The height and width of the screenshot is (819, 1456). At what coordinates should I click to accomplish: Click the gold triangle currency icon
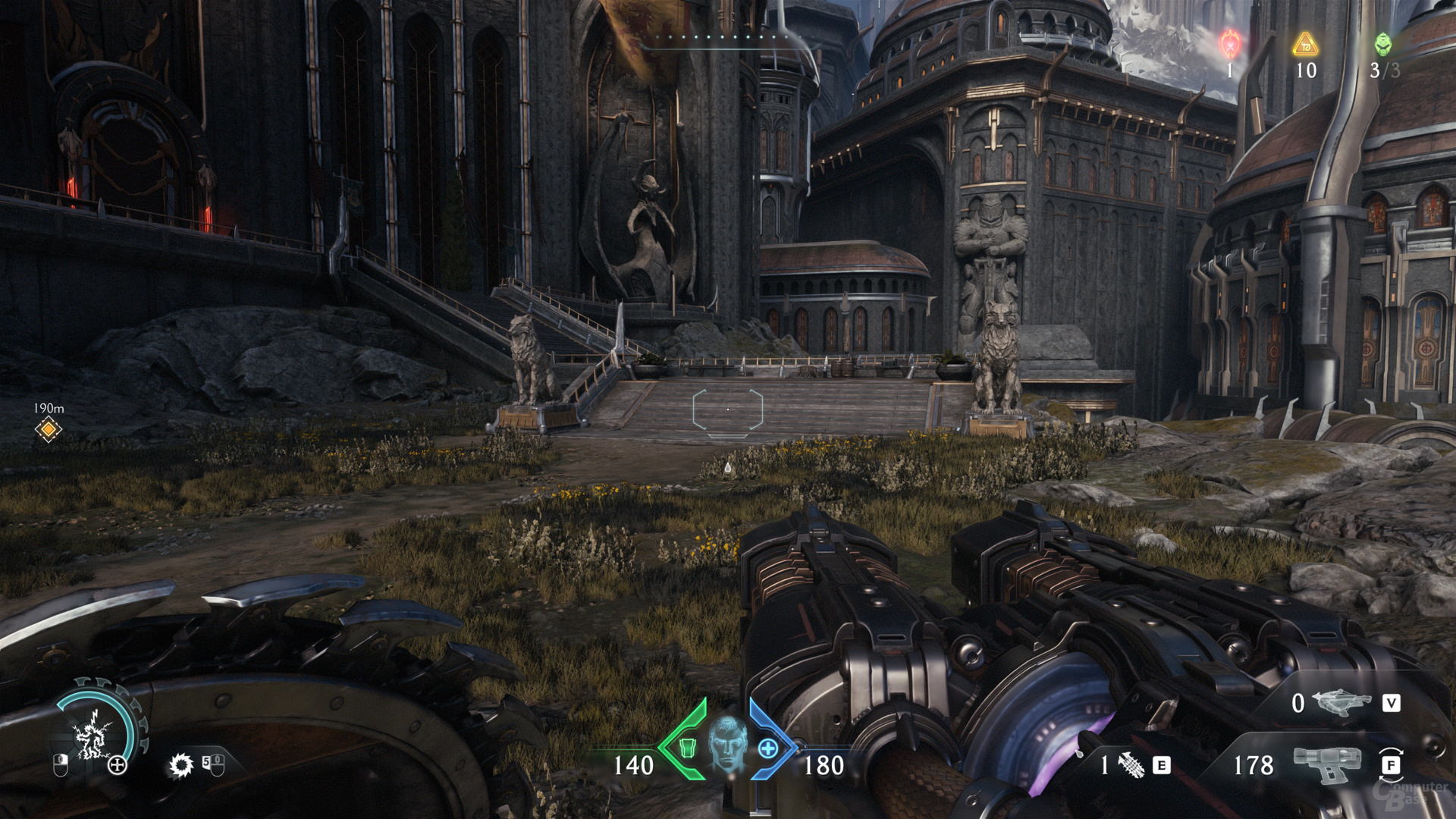1305,45
